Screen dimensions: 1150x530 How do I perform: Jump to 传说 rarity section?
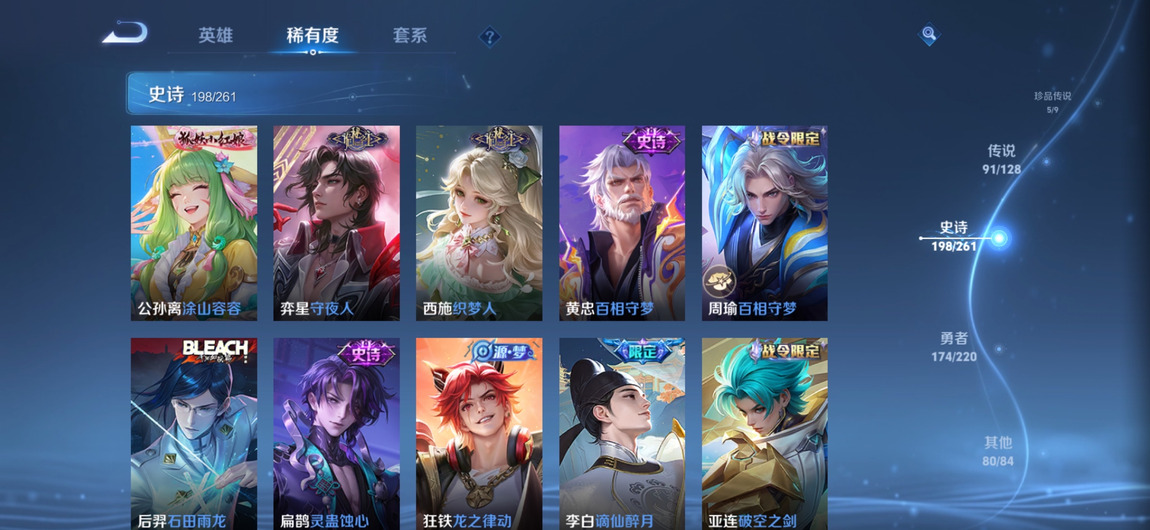pyautogui.click(x=1001, y=158)
